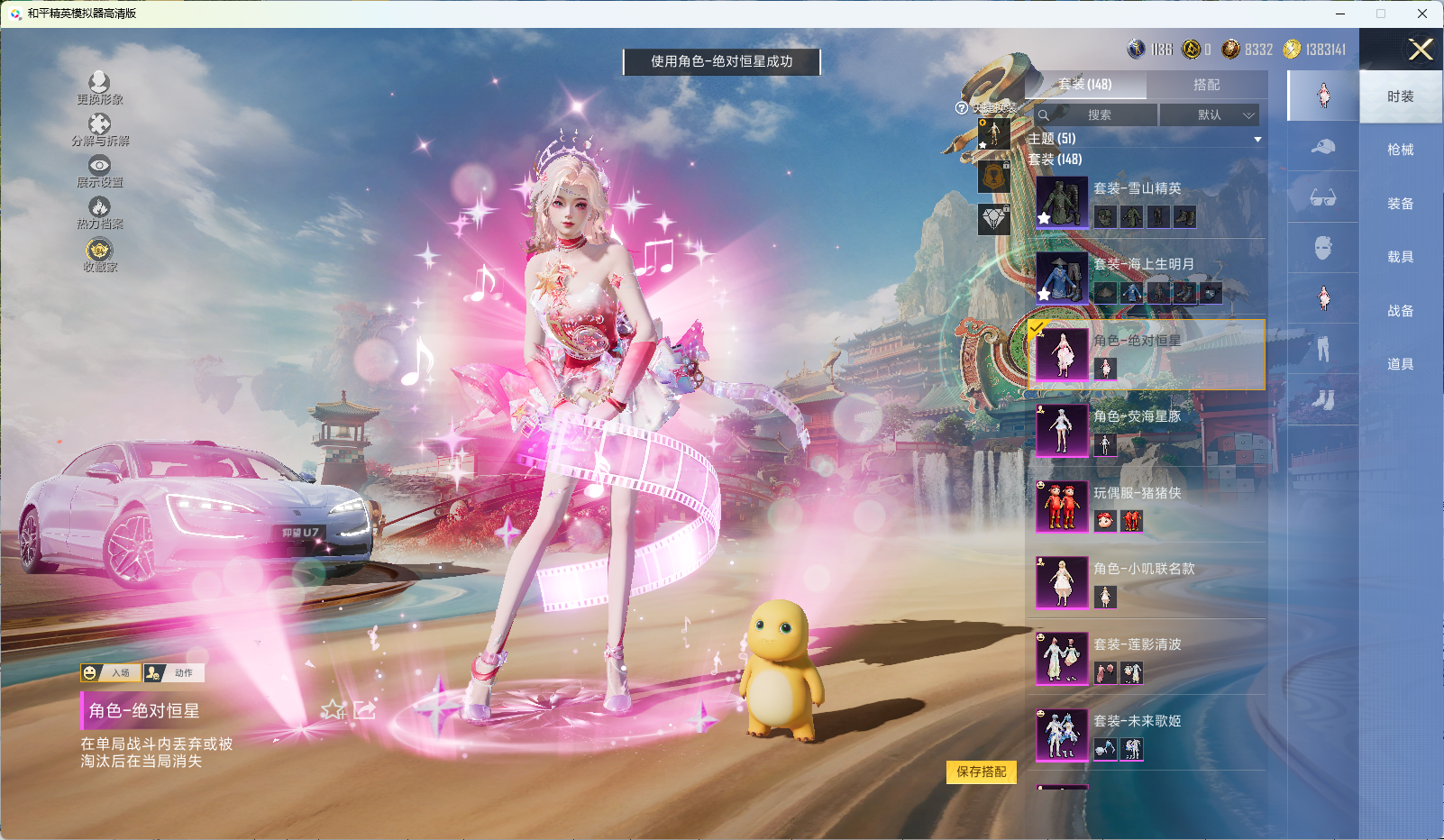Screen dimensions: 1444x840
Task: Minimize the emulator window
Action: (1339, 14)
